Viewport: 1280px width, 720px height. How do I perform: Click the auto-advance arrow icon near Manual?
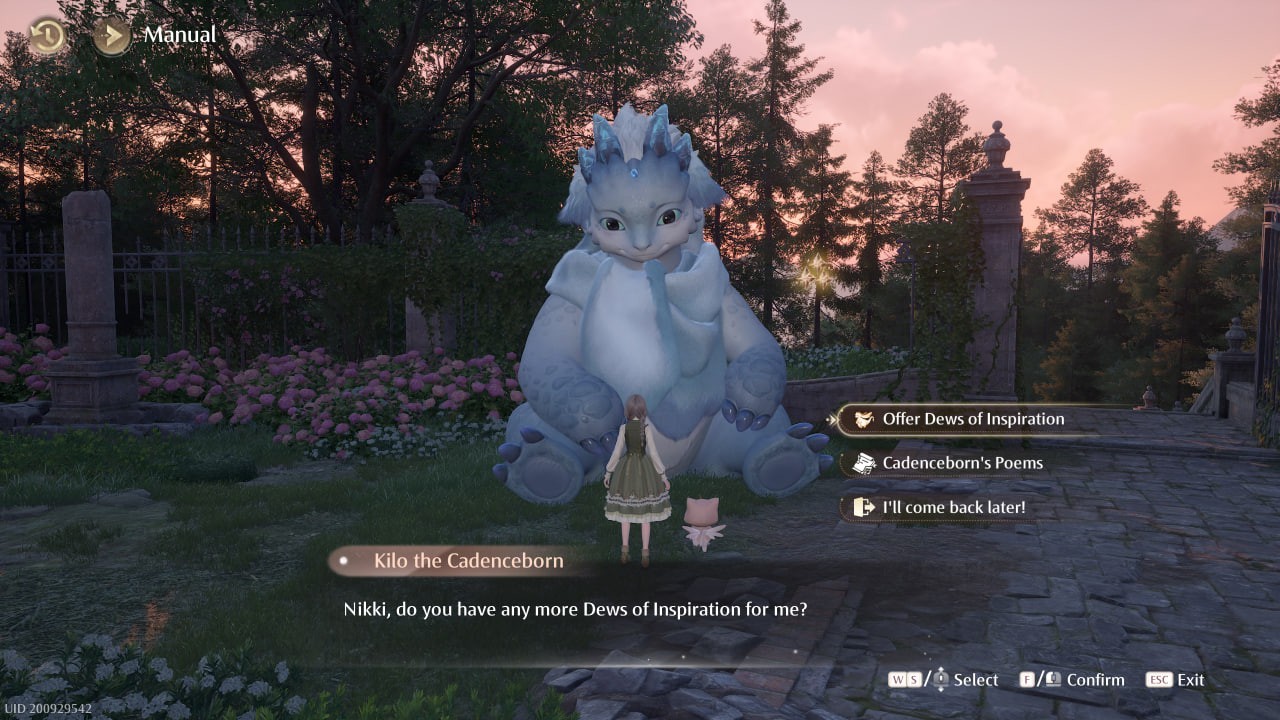click(x=110, y=33)
